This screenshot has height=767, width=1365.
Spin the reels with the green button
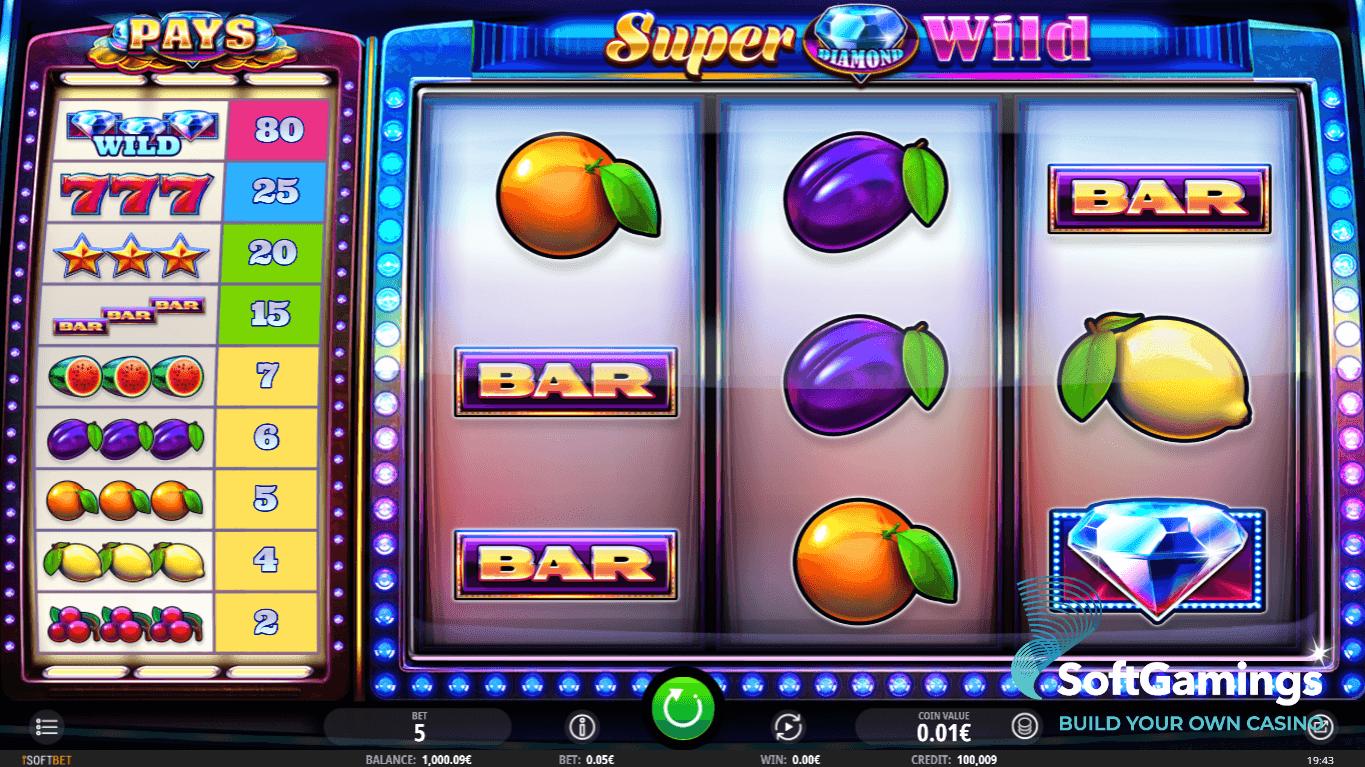[x=685, y=707]
